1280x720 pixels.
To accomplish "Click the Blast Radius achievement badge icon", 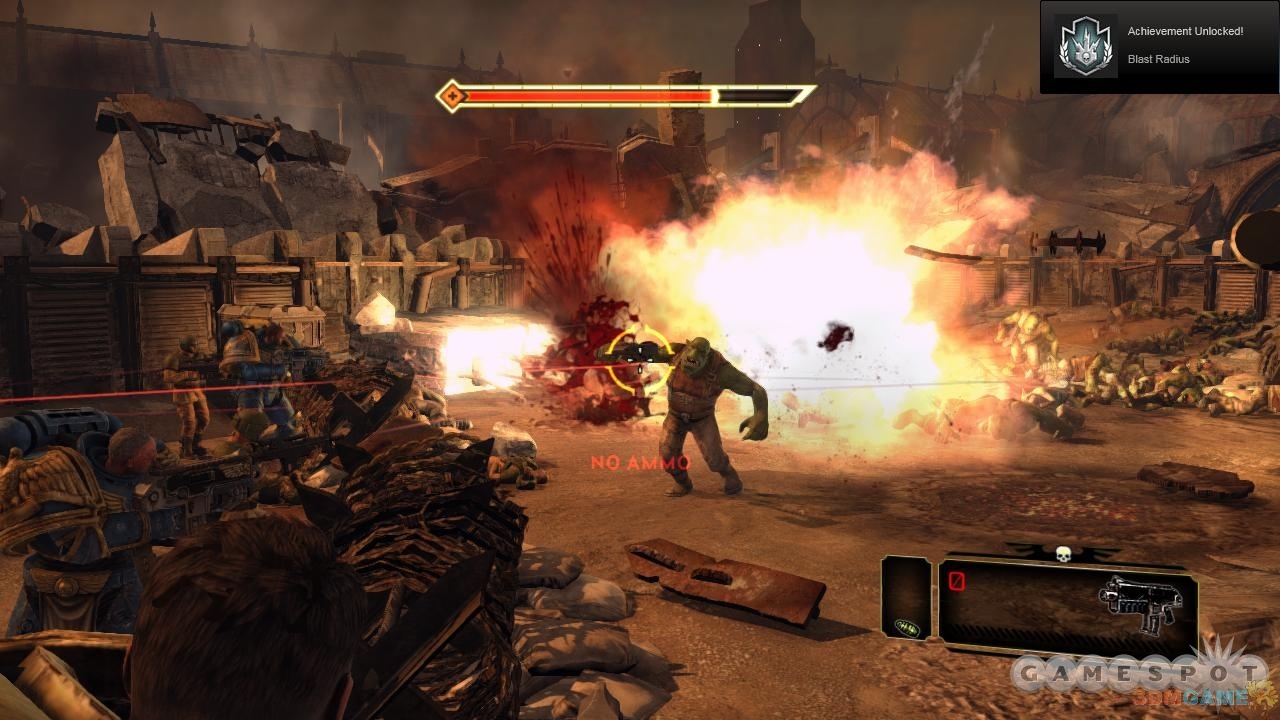I will point(1085,46).
